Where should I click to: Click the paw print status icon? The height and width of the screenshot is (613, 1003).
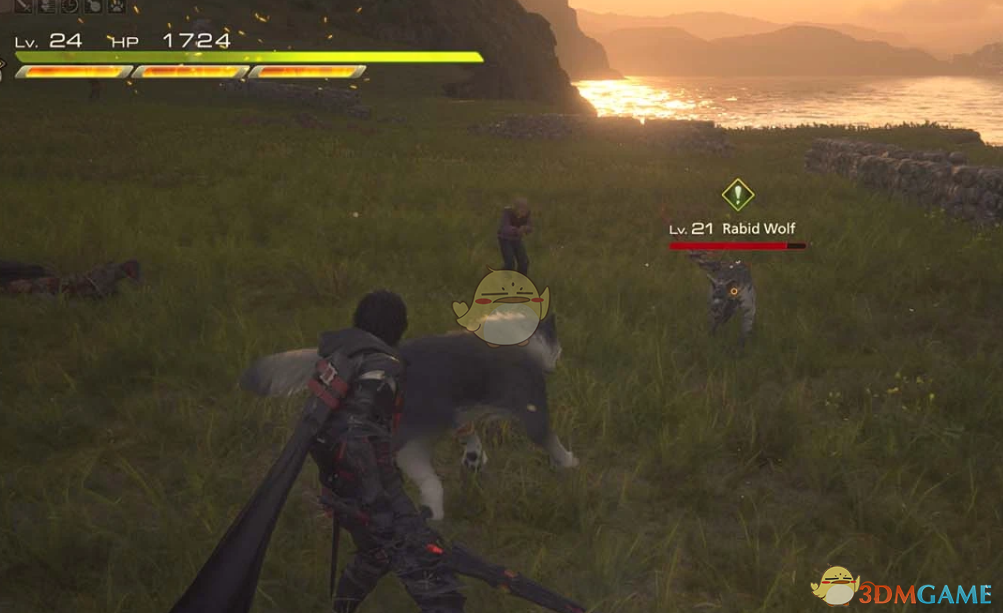point(117,6)
